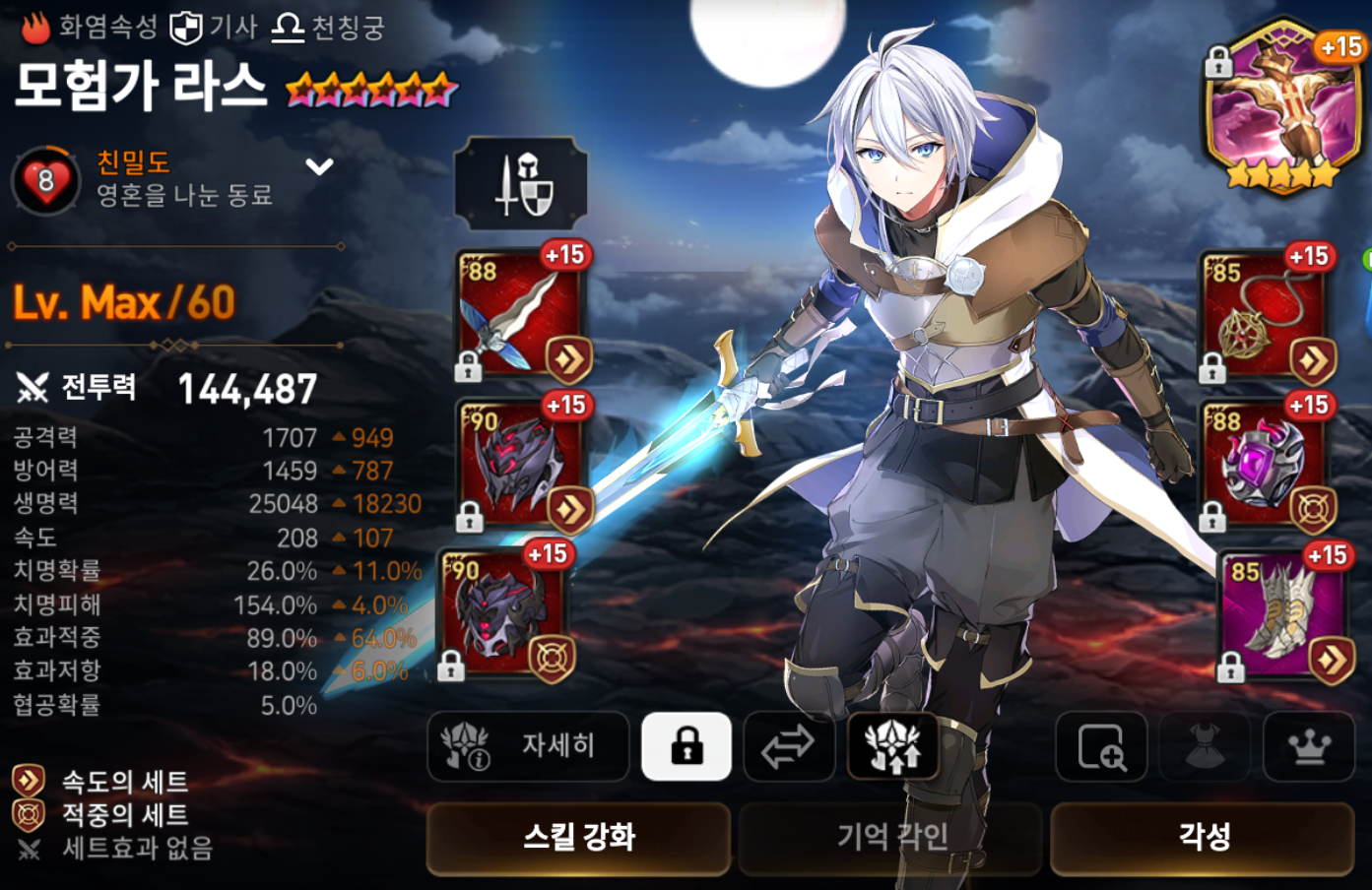Screen dimensions: 1372x890
Task: Tap the 각성 awakening button
Action: click(x=1203, y=838)
